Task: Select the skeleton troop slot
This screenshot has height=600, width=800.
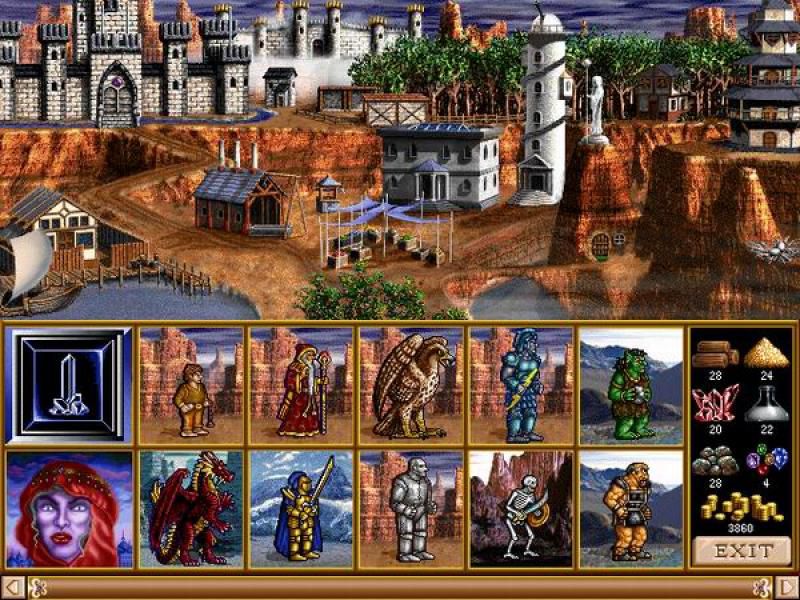Action: (521, 509)
